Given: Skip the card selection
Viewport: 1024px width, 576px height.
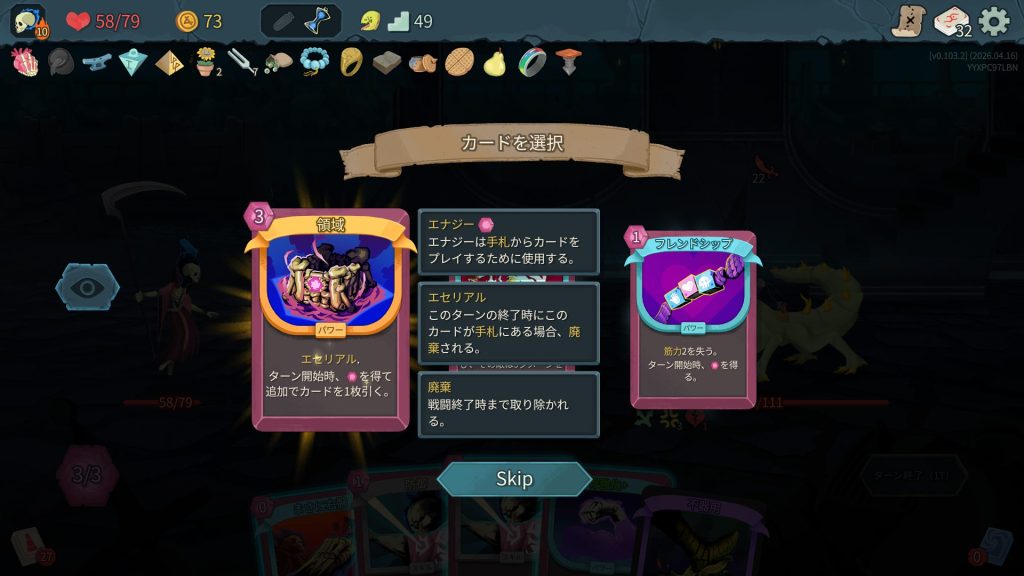Looking at the screenshot, I should 514,479.
